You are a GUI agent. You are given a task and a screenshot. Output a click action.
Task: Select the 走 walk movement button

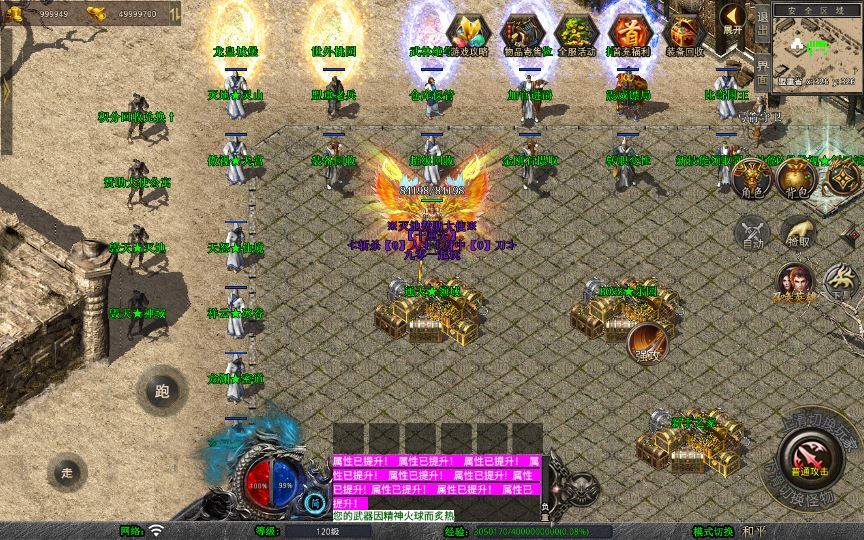point(68,471)
